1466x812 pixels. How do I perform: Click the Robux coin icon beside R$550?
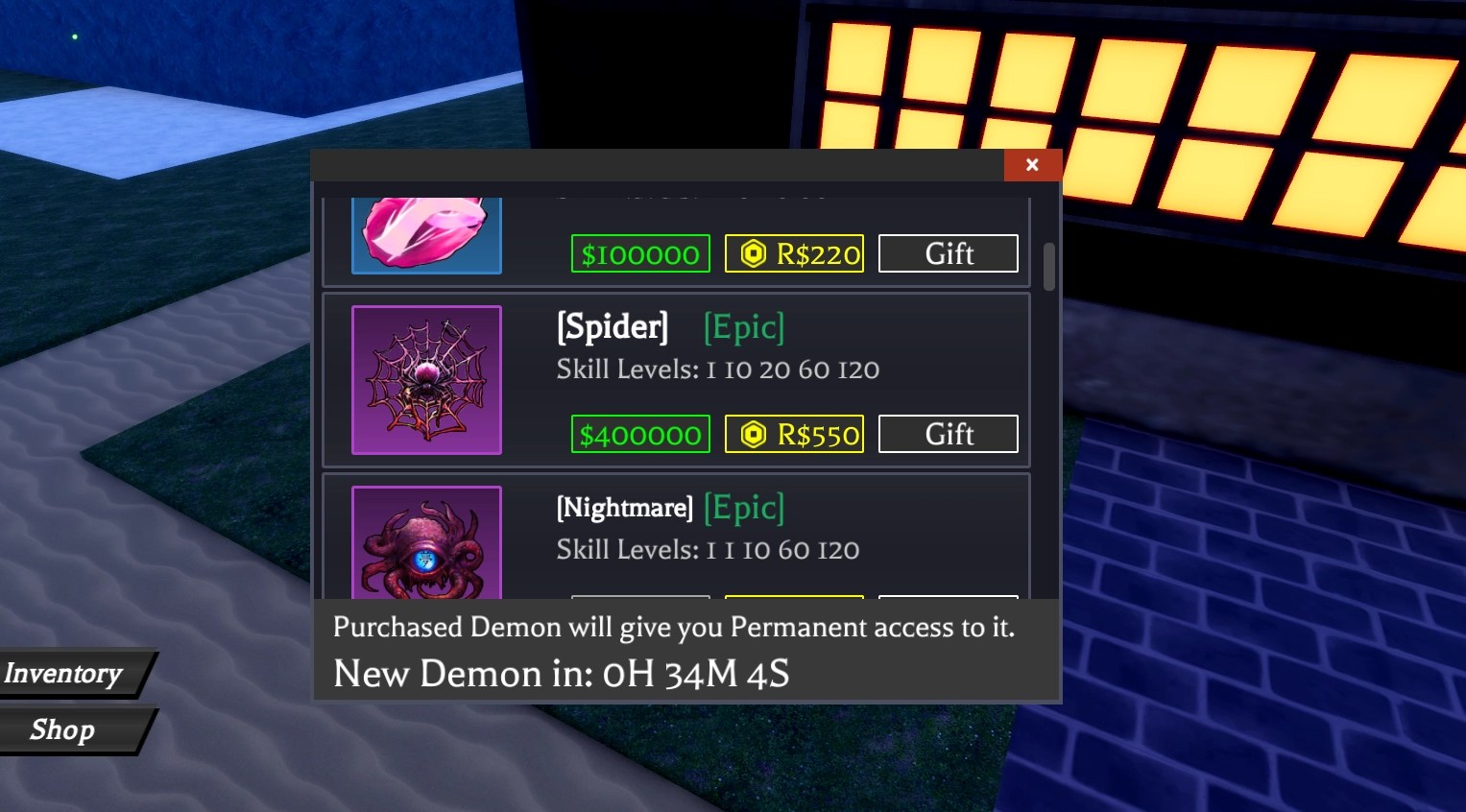753,434
